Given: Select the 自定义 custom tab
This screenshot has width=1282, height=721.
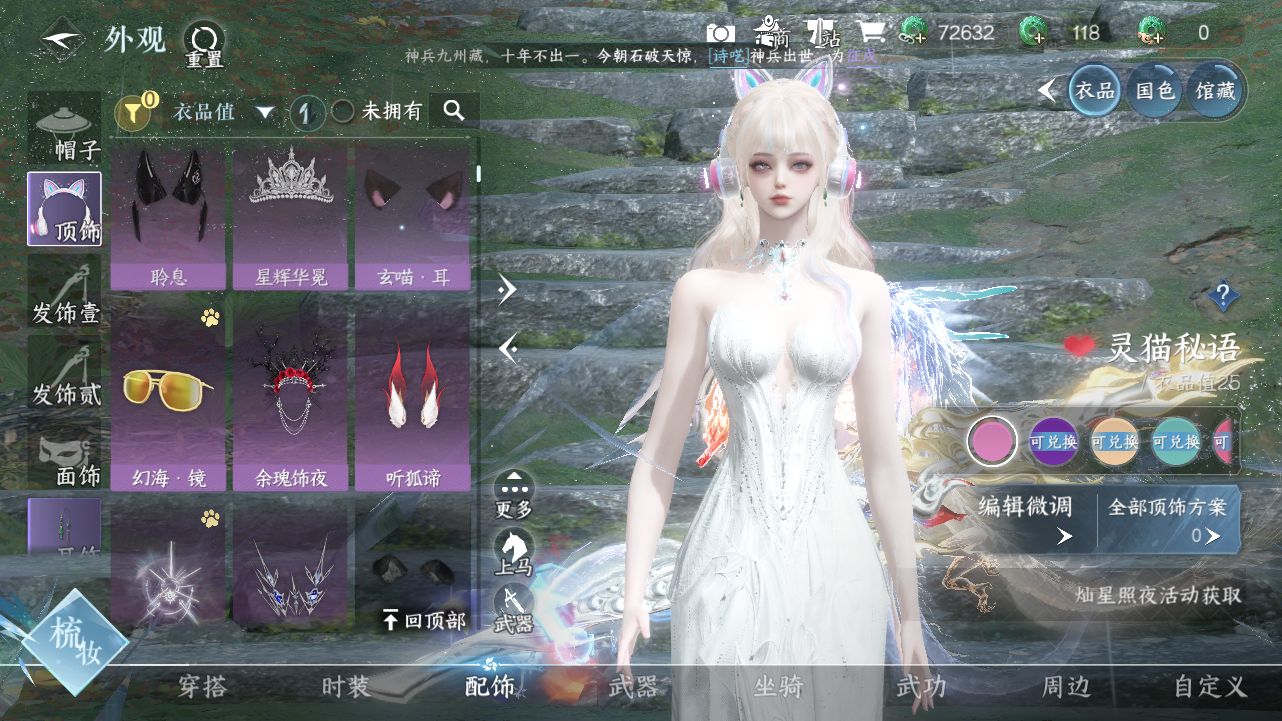Looking at the screenshot, I should [x=1210, y=687].
